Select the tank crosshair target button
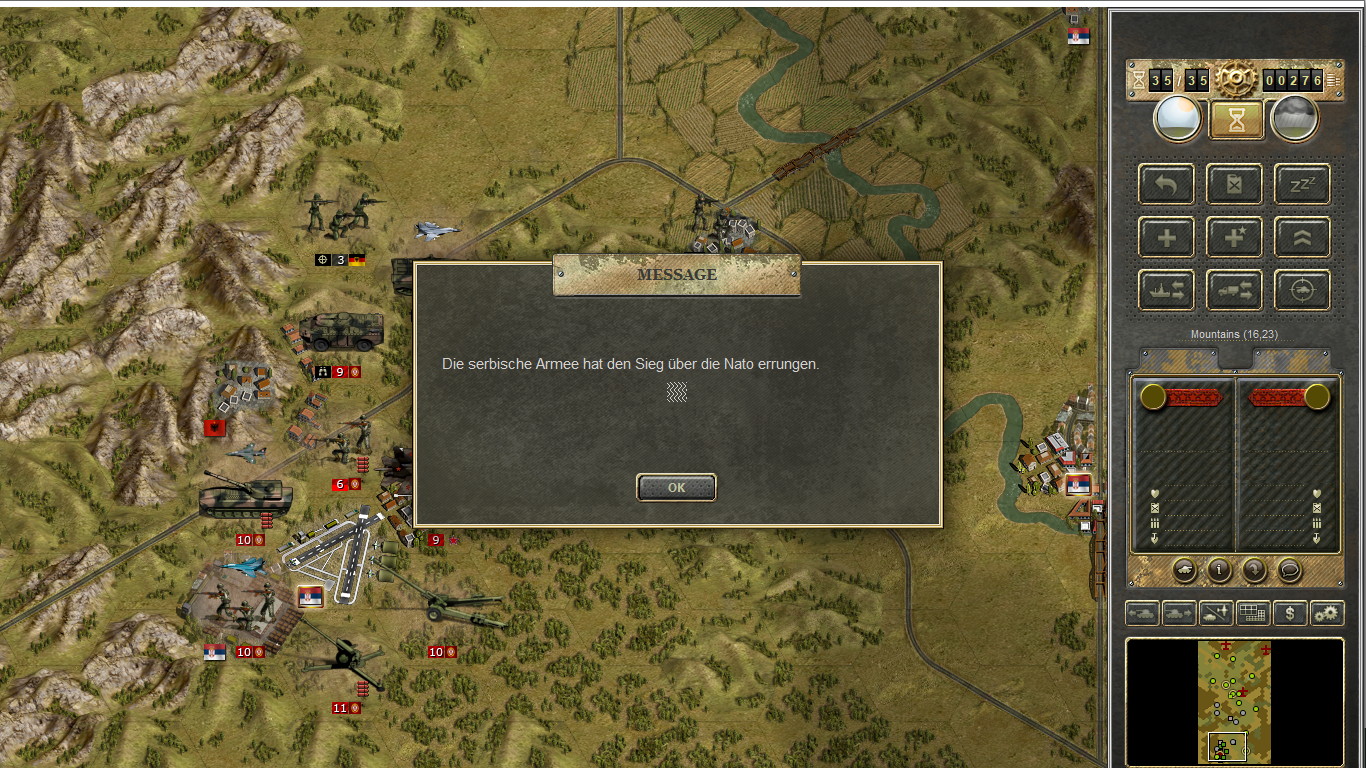1366x768 pixels. (x=1302, y=290)
